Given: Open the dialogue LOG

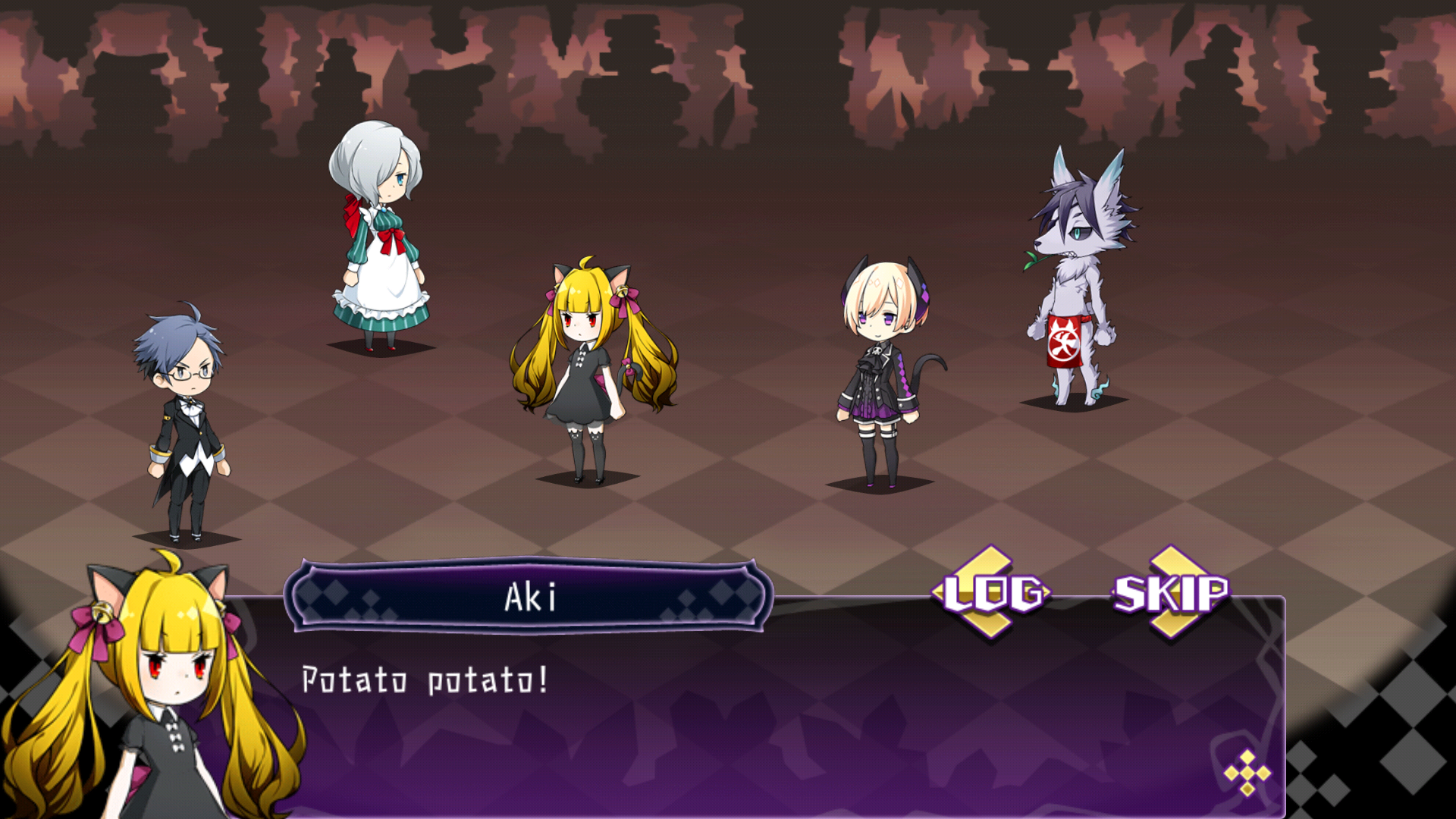Looking at the screenshot, I should coord(992,593).
